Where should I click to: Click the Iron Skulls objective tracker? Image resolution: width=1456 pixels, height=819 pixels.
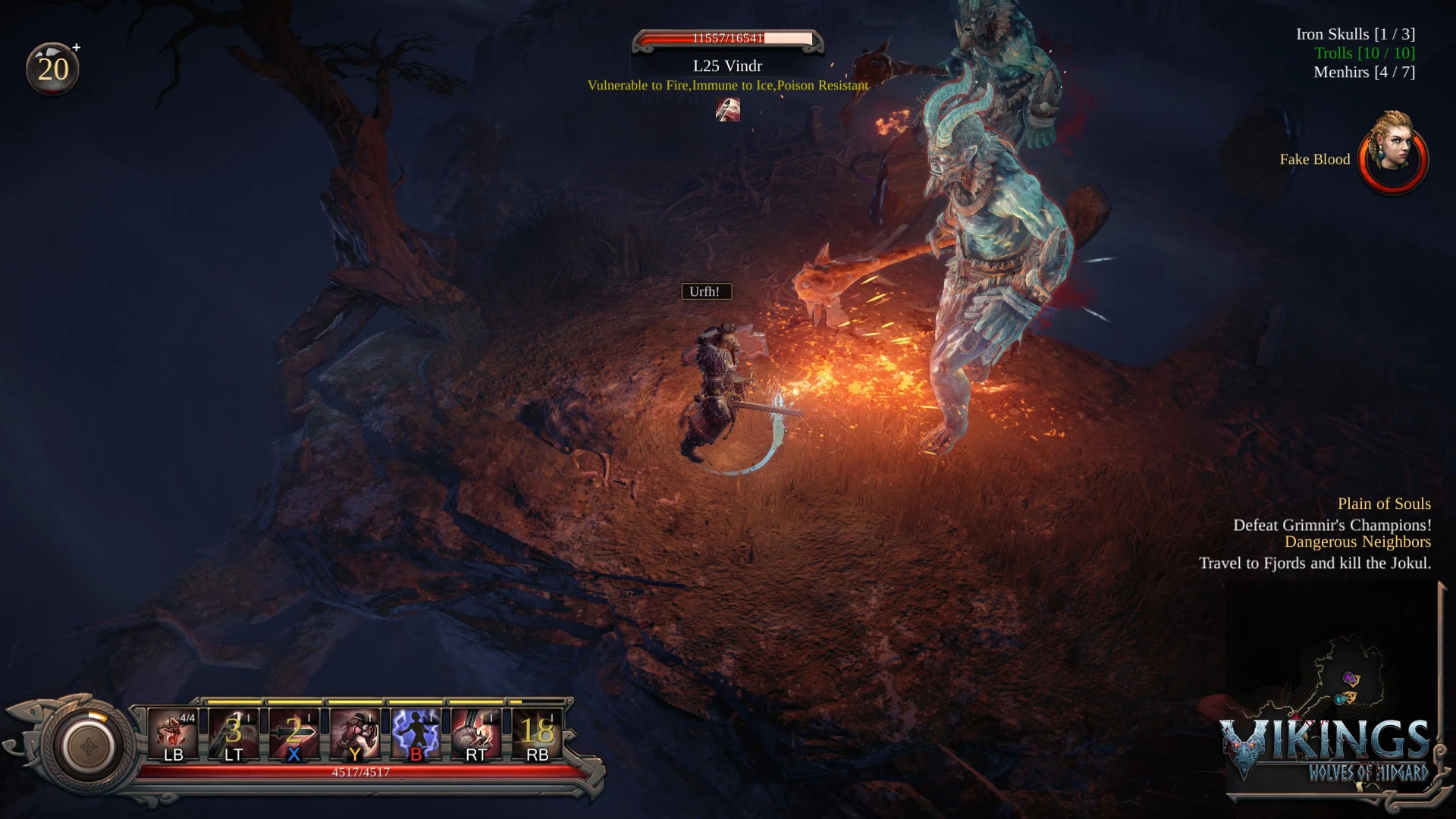[x=1355, y=34]
